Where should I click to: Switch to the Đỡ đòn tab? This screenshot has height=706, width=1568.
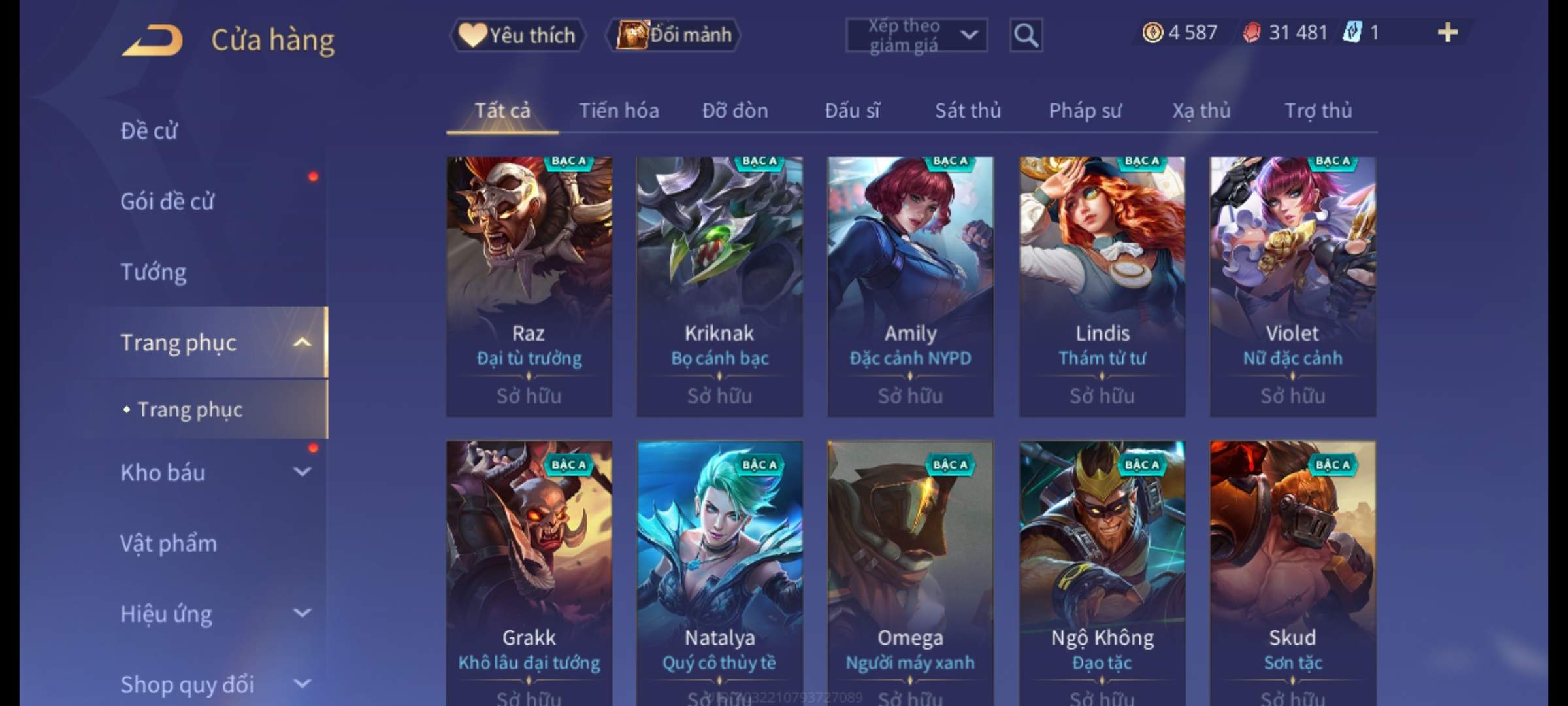pyautogui.click(x=735, y=111)
